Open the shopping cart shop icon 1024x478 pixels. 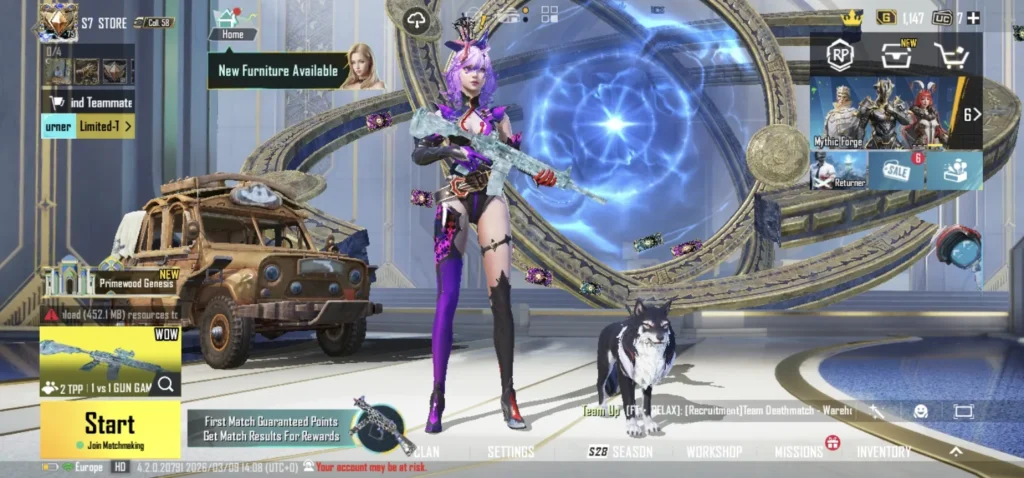(x=949, y=56)
